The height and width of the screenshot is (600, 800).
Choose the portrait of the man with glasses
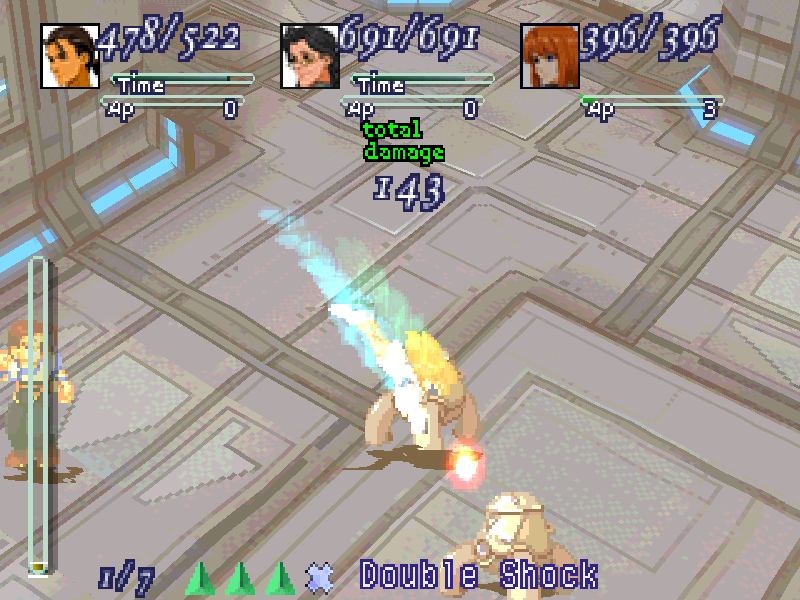[x=309, y=56]
